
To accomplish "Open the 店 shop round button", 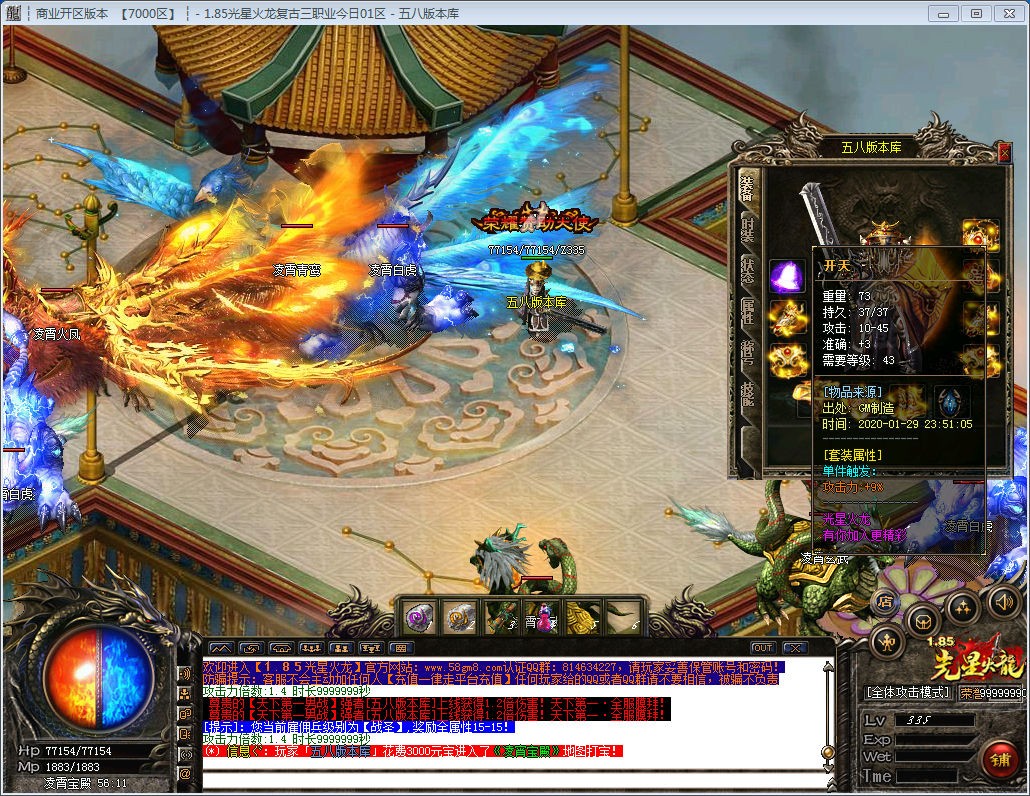I will pos(885,602).
